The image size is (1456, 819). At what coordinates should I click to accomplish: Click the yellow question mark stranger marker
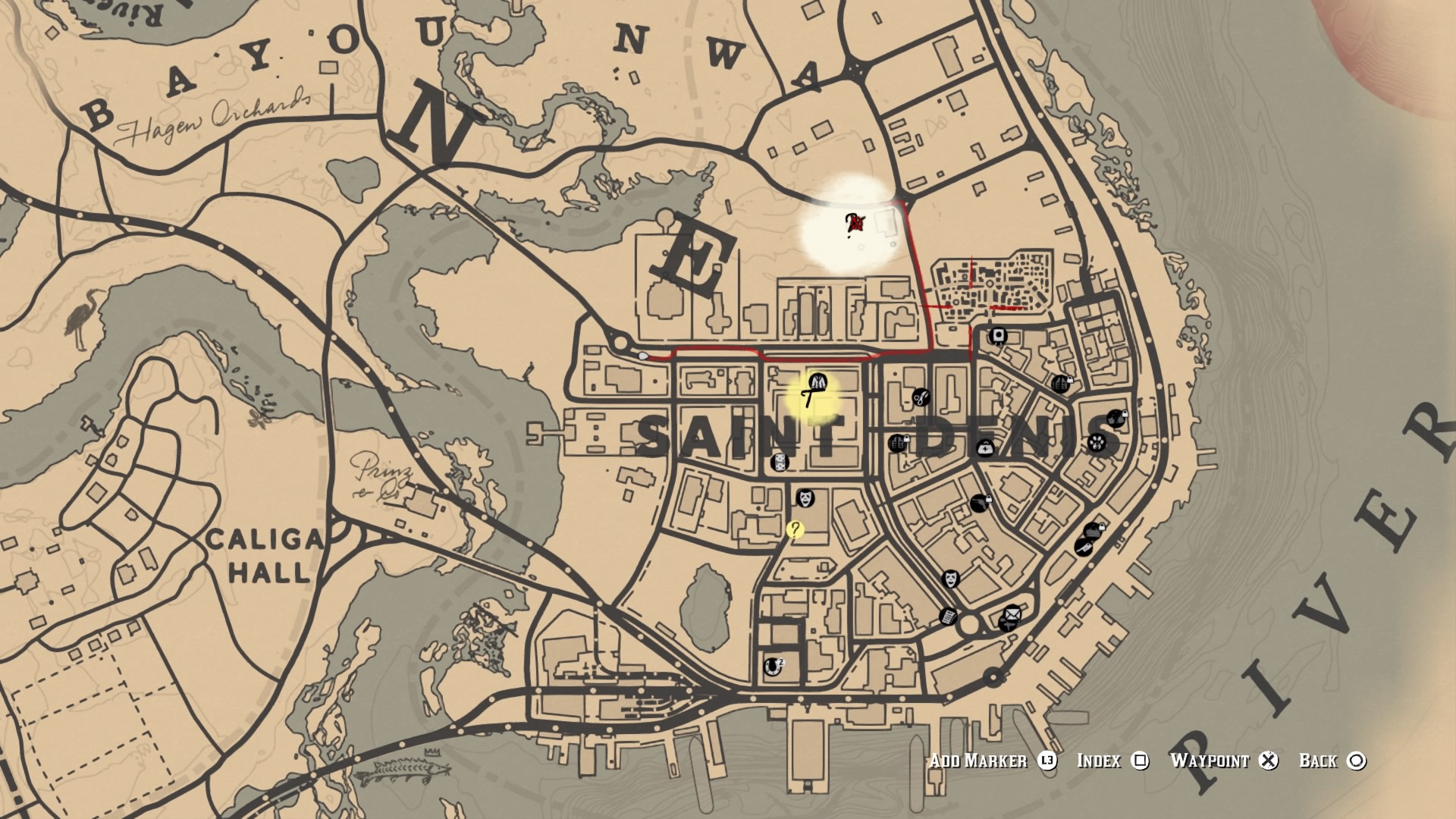pyautogui.click(x=795, y=530)
